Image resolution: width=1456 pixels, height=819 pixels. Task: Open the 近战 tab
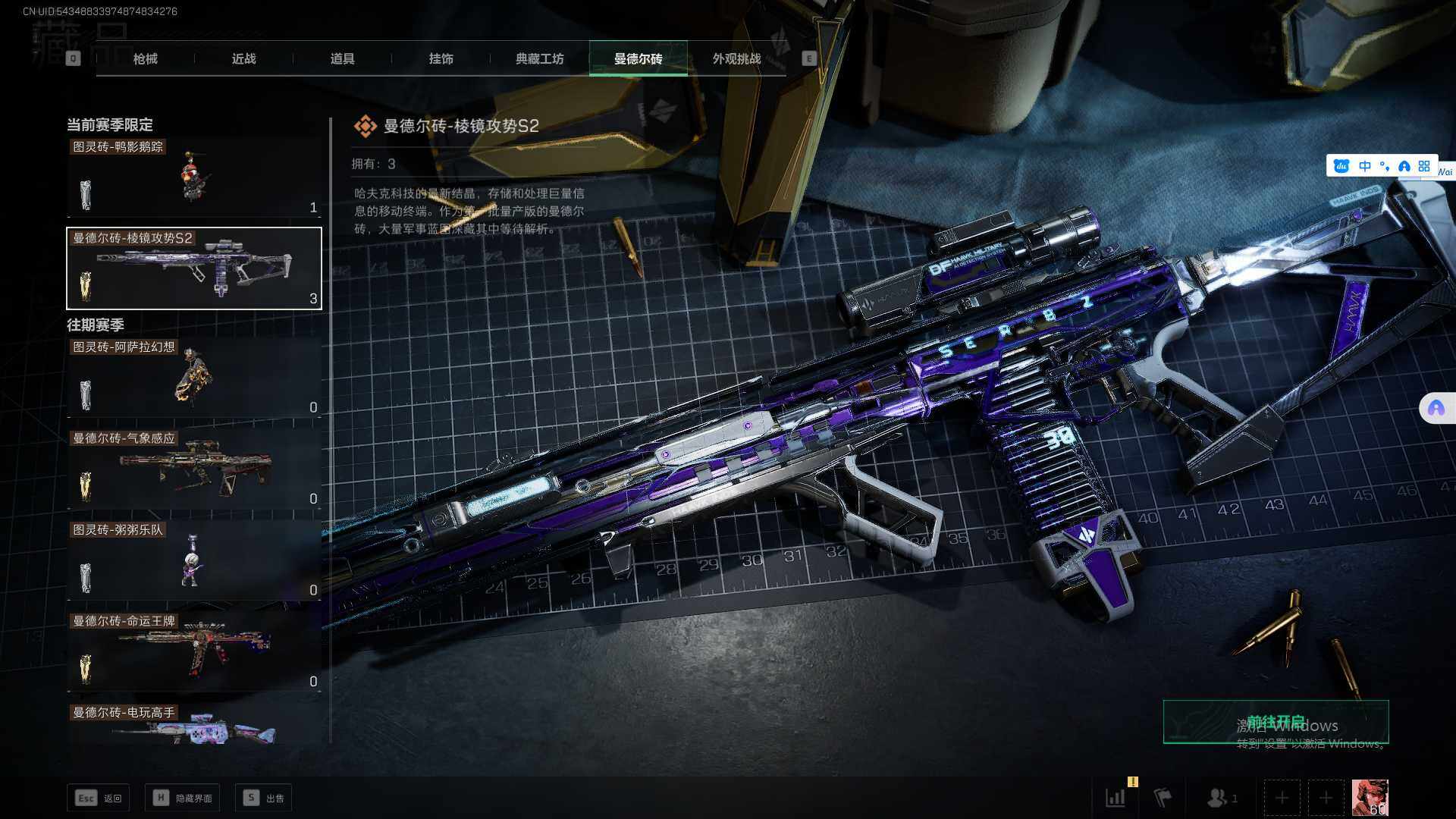click(x=243, y=58)
